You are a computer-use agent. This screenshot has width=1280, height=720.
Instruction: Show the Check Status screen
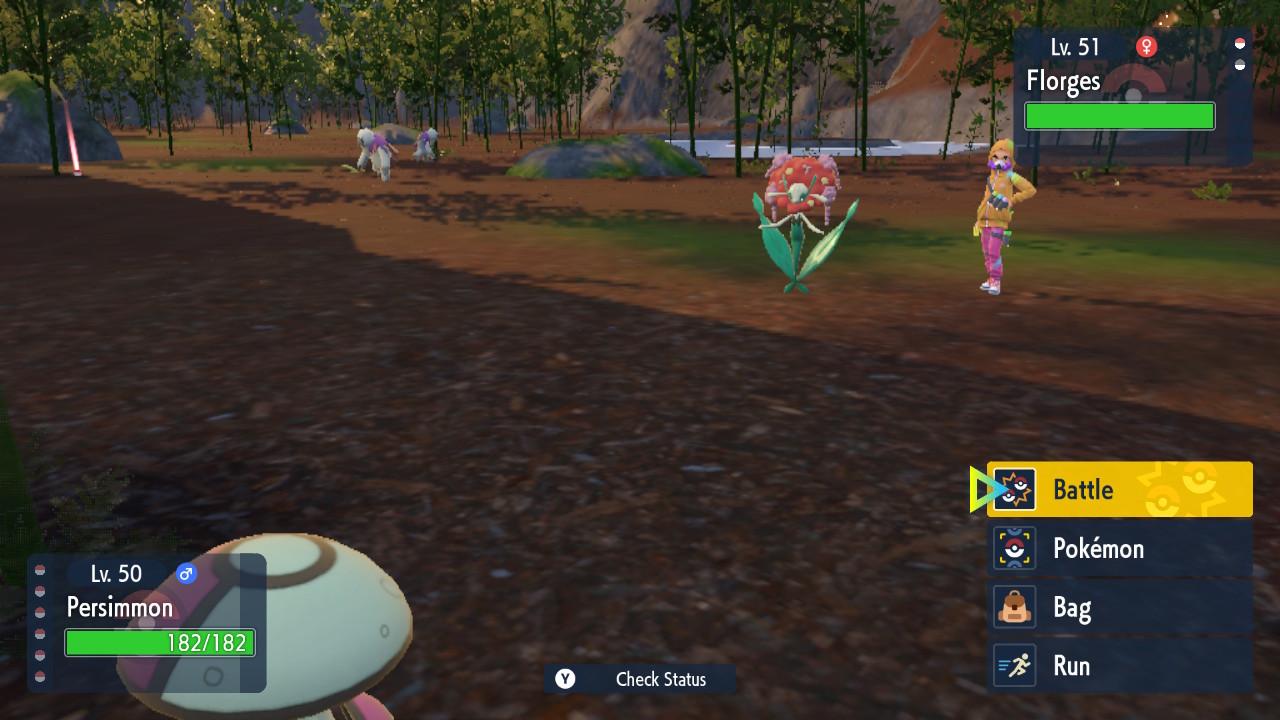click(640, 680)
